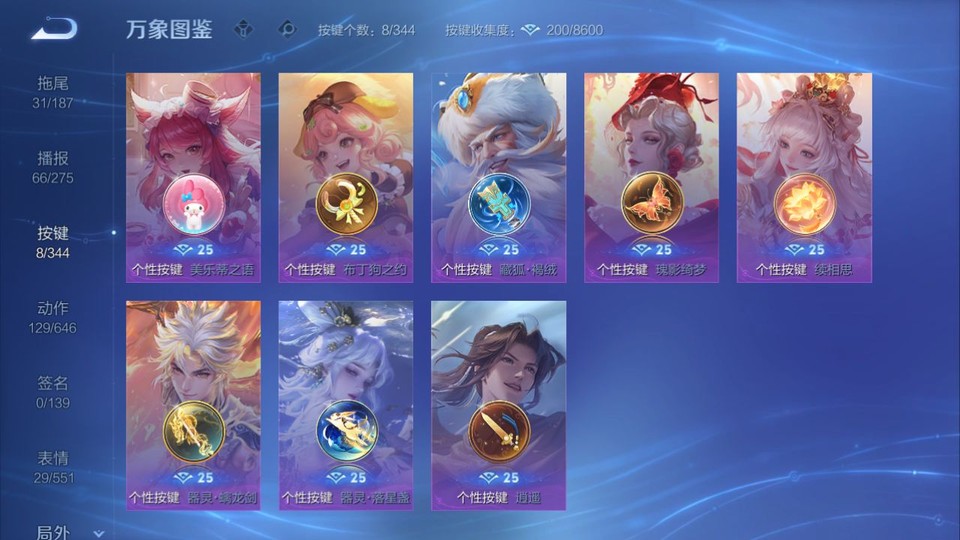Image resolution: width=960 pixels, height=540 pixels.
Task: Click the diamond filter icon beside 万象图鉴
Action: 243,29
